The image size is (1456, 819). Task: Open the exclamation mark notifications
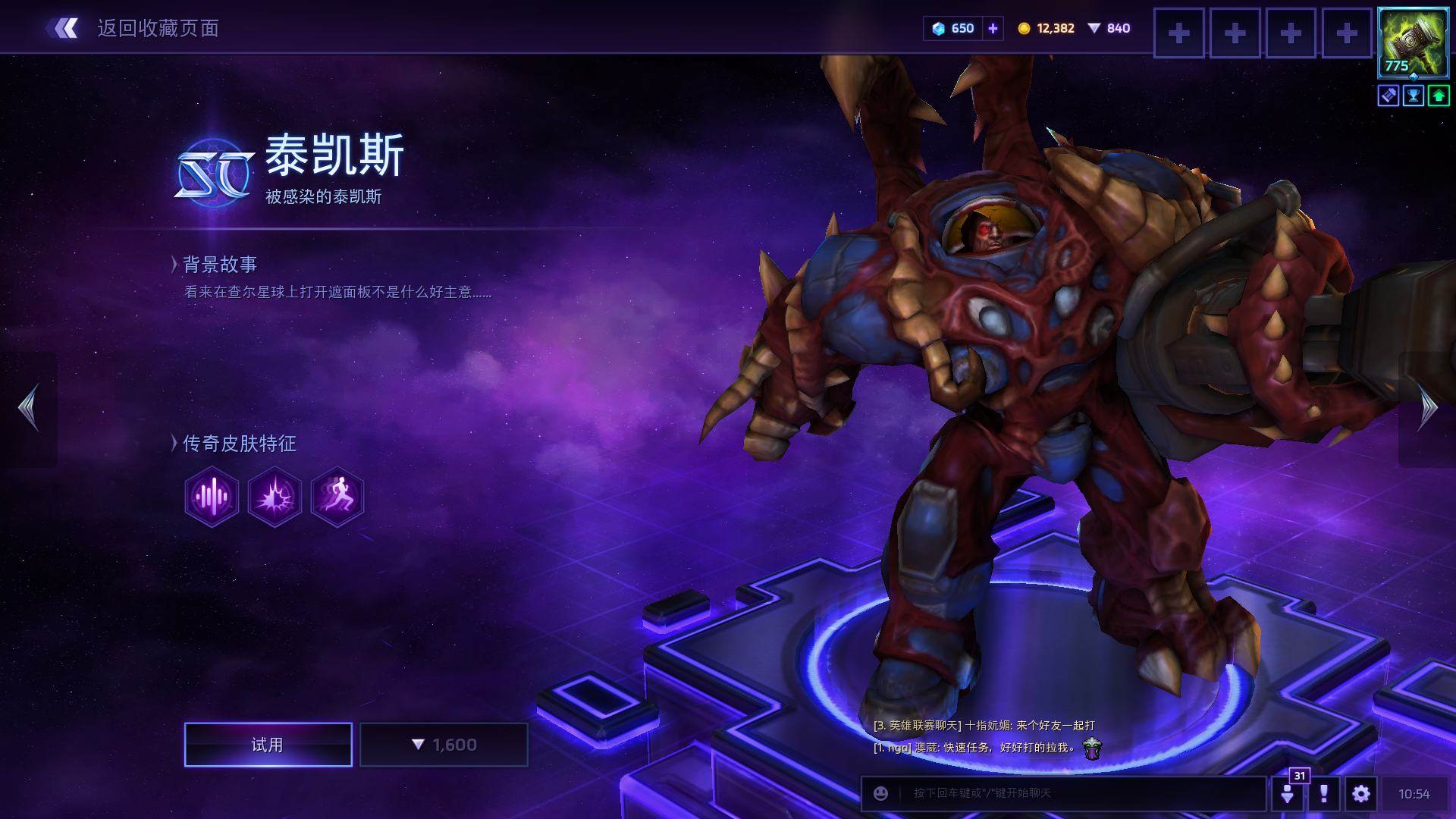(1324, 793)
